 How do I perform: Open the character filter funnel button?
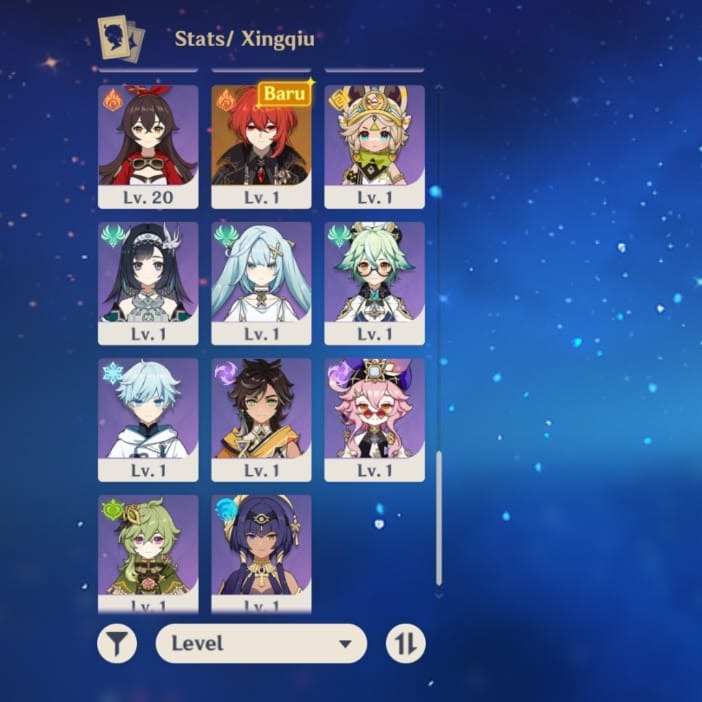coord(117,644)
